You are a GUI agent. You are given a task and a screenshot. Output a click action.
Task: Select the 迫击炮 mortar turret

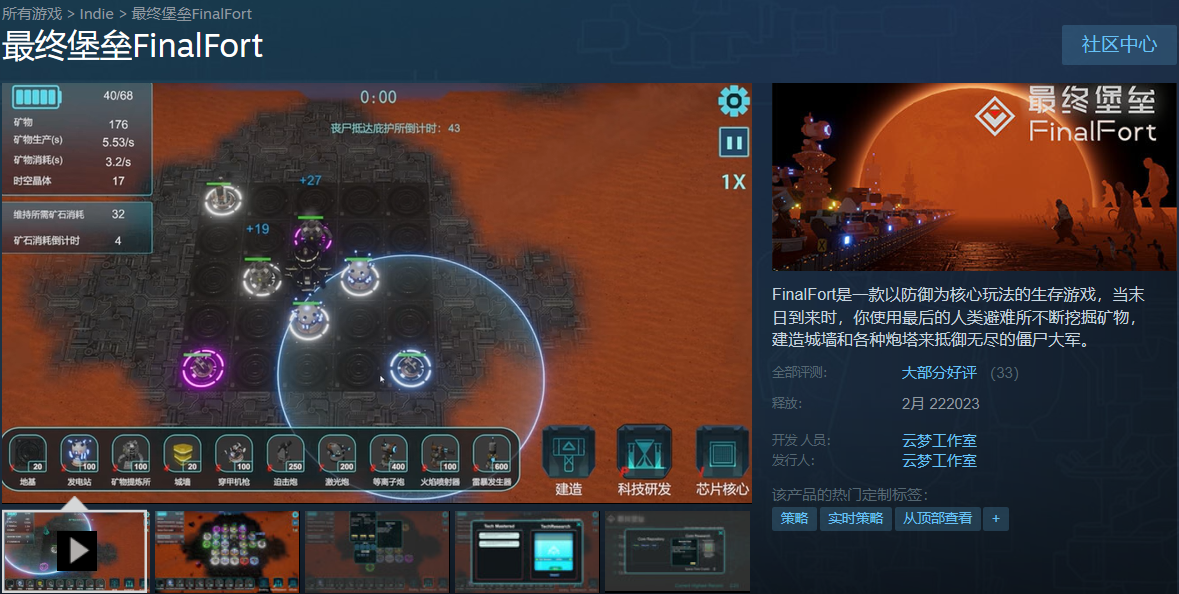tap(285, 455)
